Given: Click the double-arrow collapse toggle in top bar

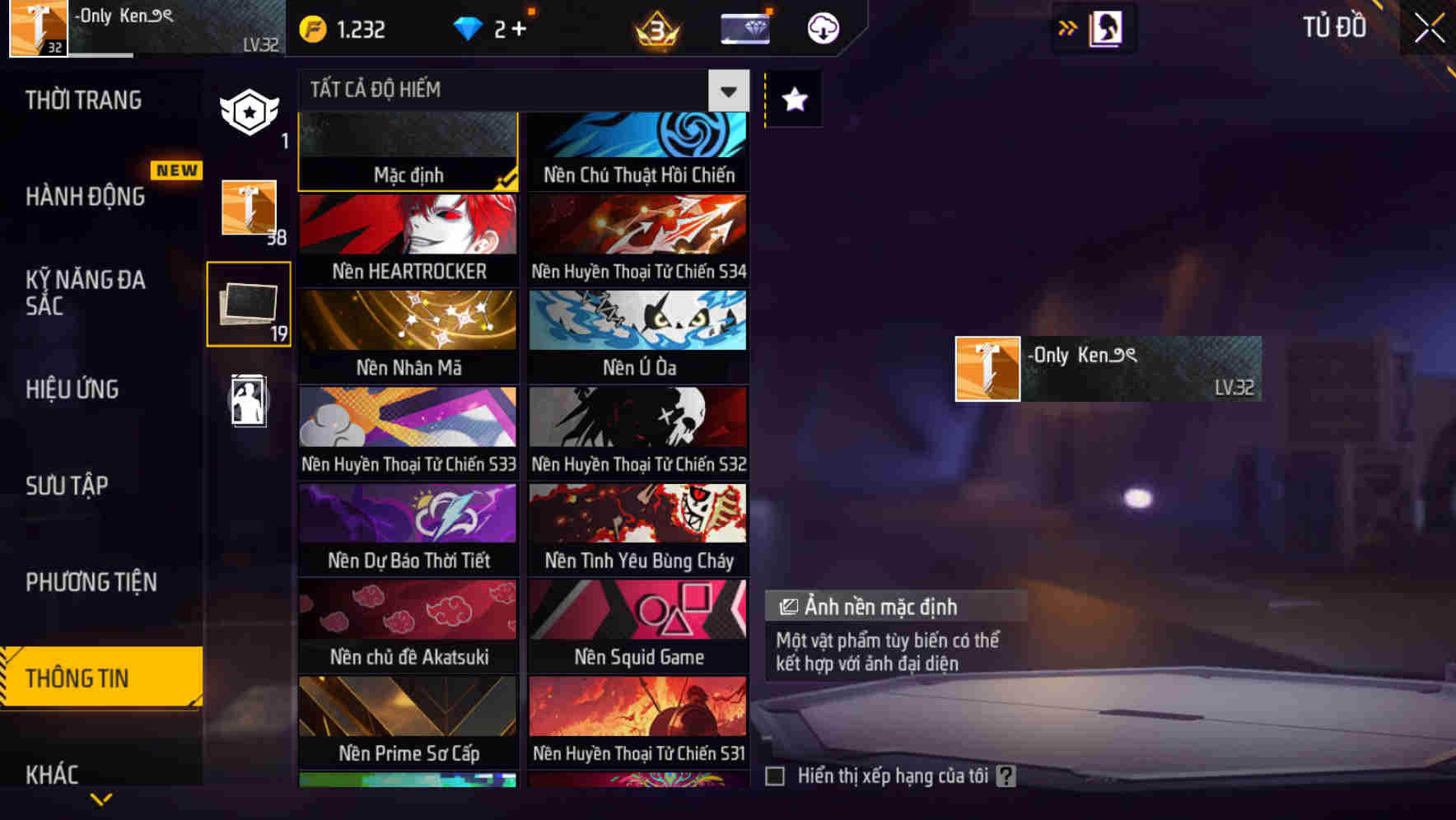Looking at the screenshot, I should coord(1068,27).
